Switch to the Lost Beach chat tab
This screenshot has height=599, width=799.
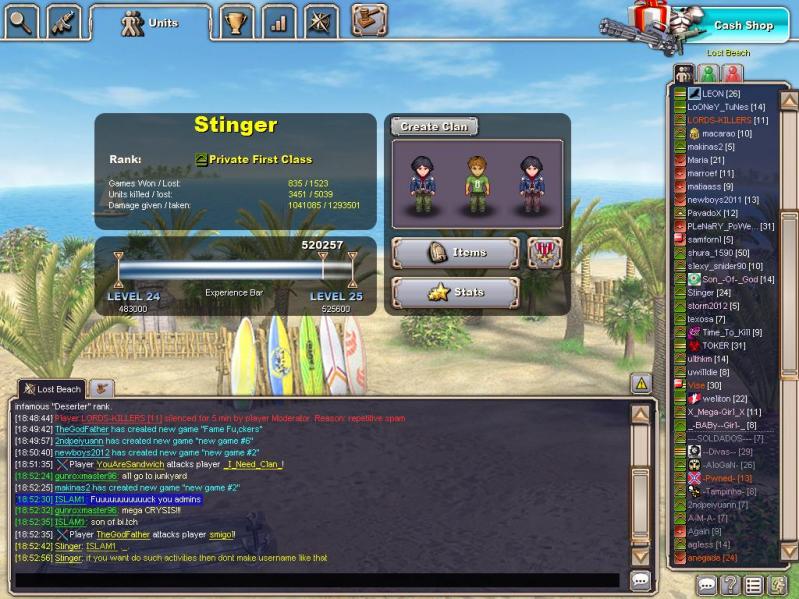pos(52,389)
